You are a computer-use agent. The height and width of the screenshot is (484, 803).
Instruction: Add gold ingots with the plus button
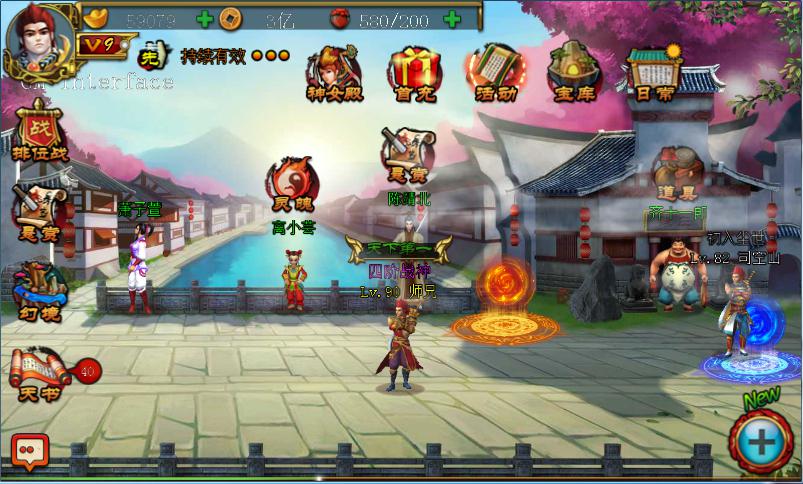pos(205,18)
